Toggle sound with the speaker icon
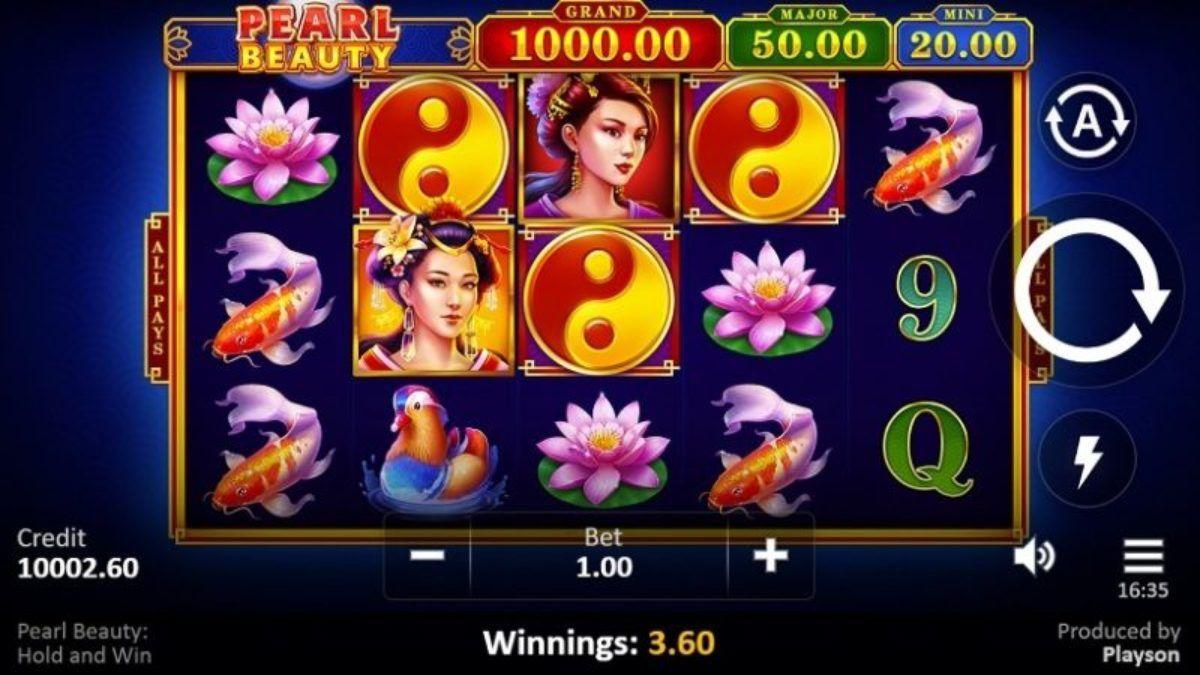 point(1033,557)
